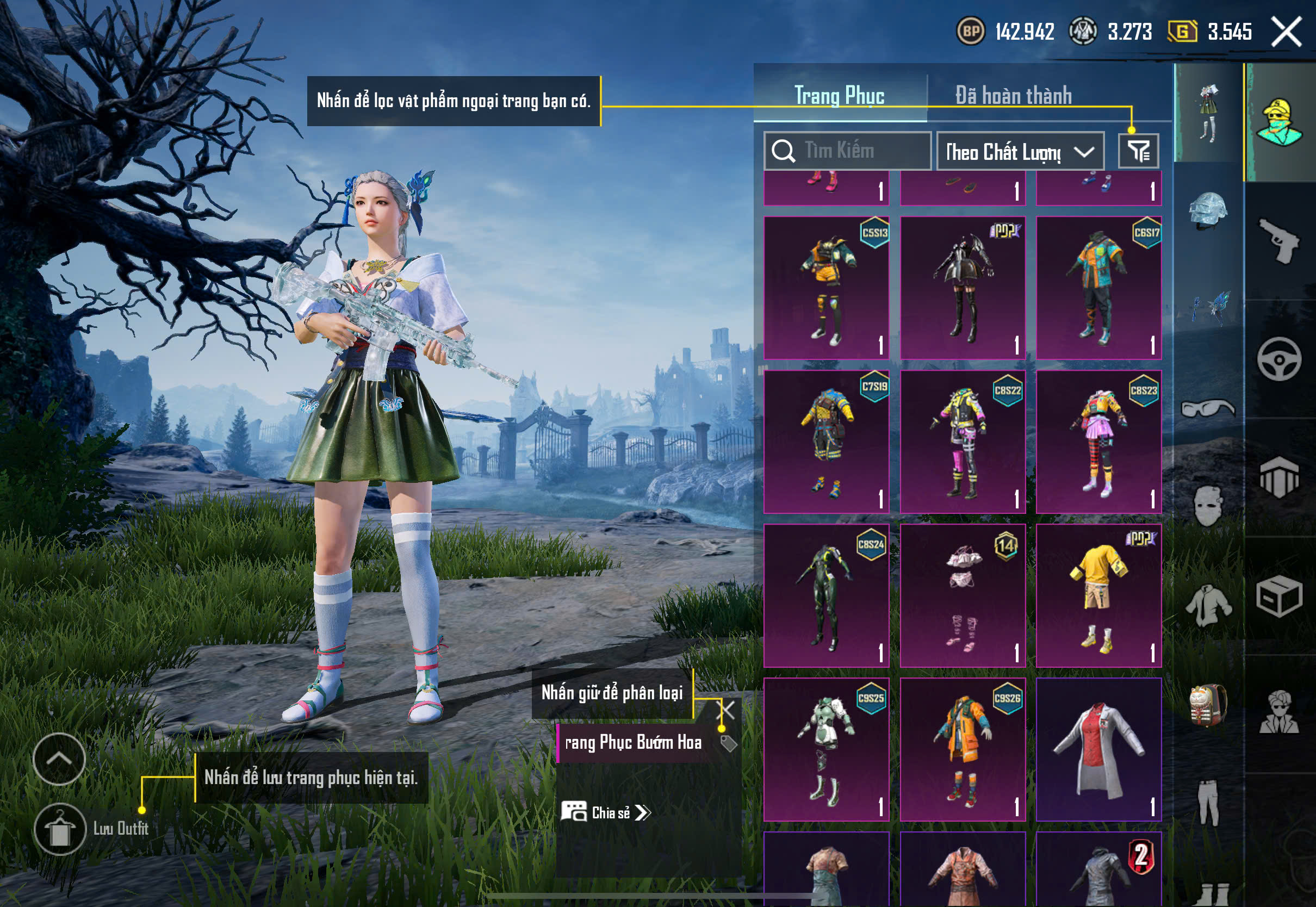Switch to the Đã hoàn thành tab

point(1013,96)
